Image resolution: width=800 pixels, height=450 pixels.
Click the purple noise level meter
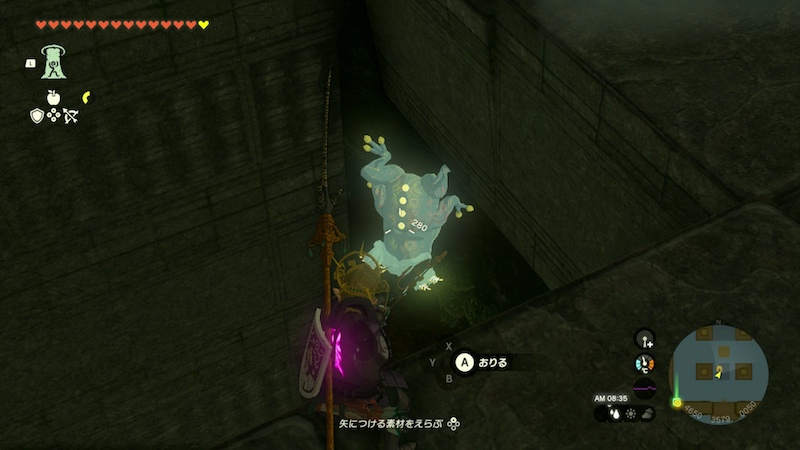[644, 388]
